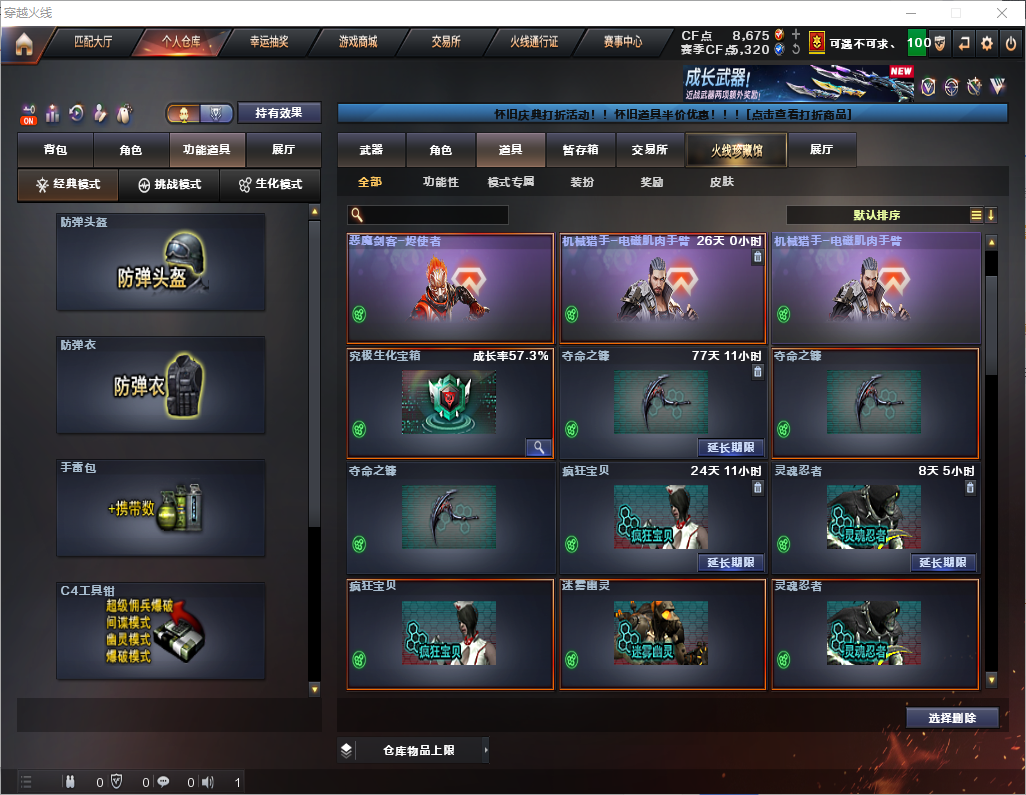Choose the 防弹头盔 helmet item
This screenshot has width=1026, height=795.
point(161,262)
